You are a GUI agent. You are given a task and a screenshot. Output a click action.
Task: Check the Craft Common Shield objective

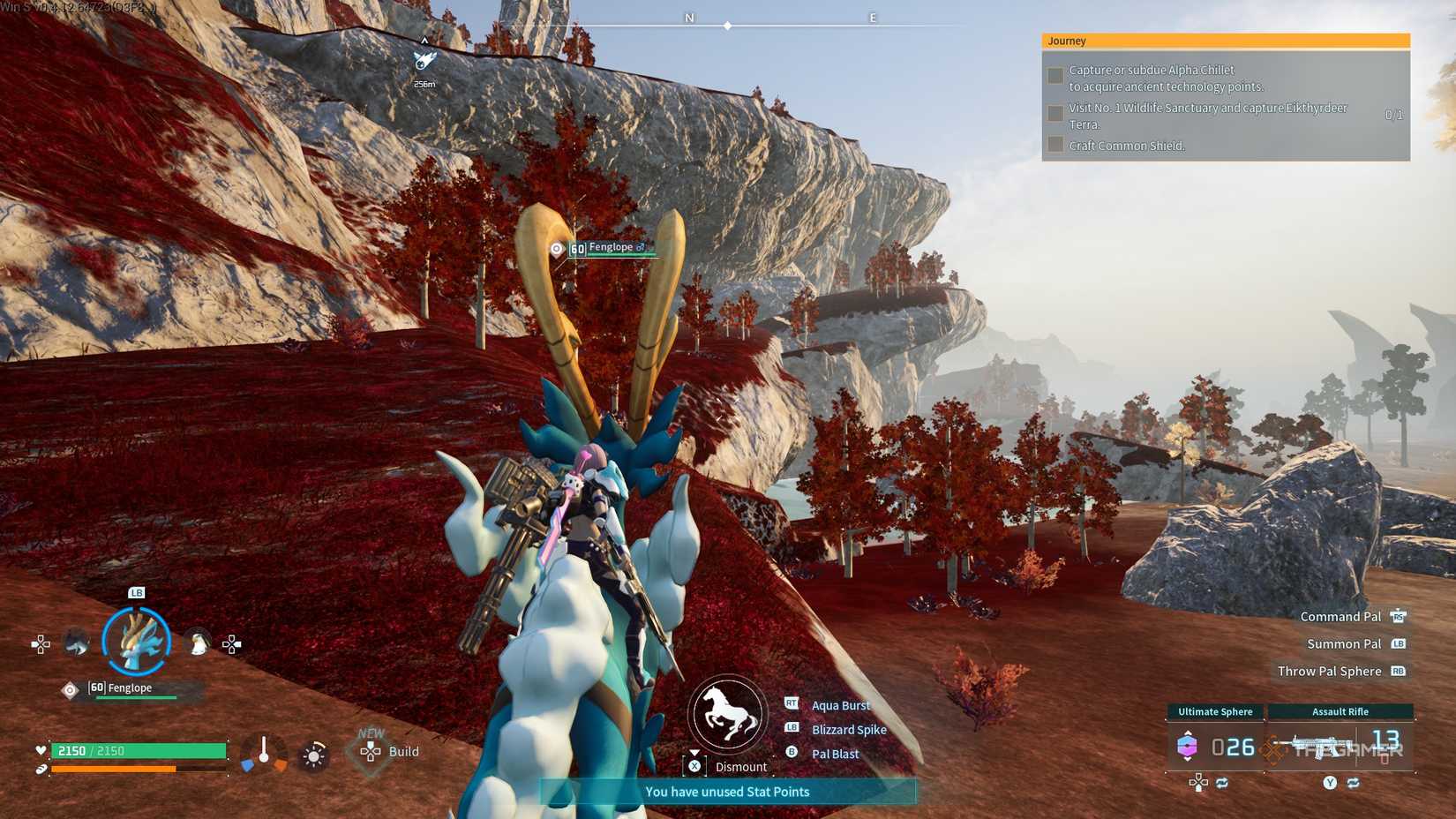coord(1055,146)
